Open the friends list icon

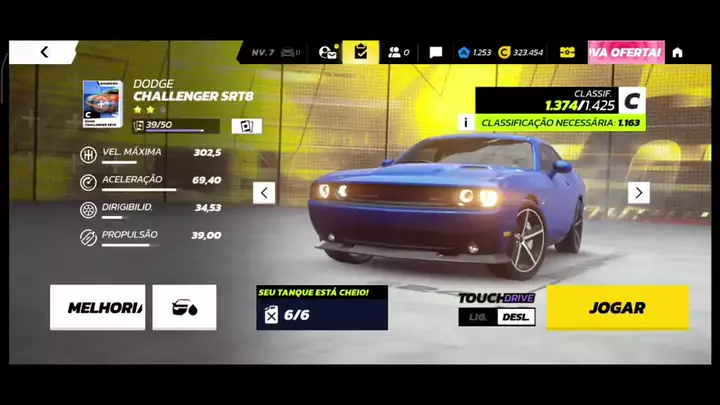point(398,52)
